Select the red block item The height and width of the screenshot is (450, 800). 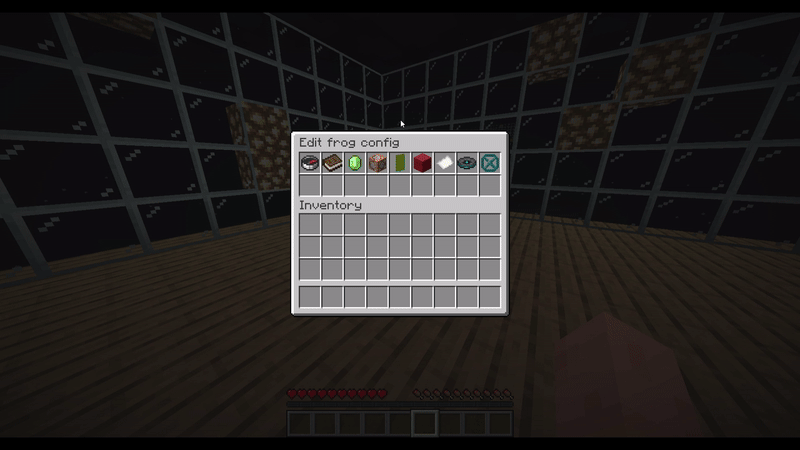[422, 162]
